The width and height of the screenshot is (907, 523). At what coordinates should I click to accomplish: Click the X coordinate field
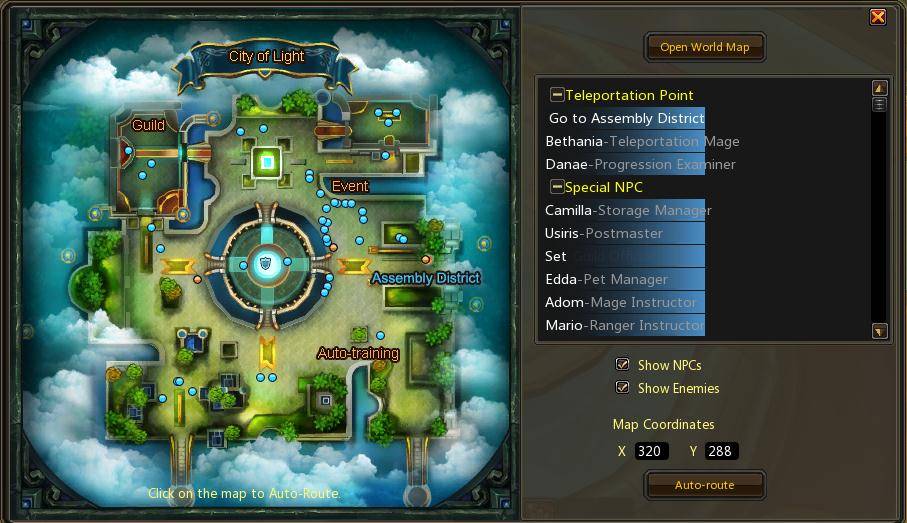(x=651, y=451)
